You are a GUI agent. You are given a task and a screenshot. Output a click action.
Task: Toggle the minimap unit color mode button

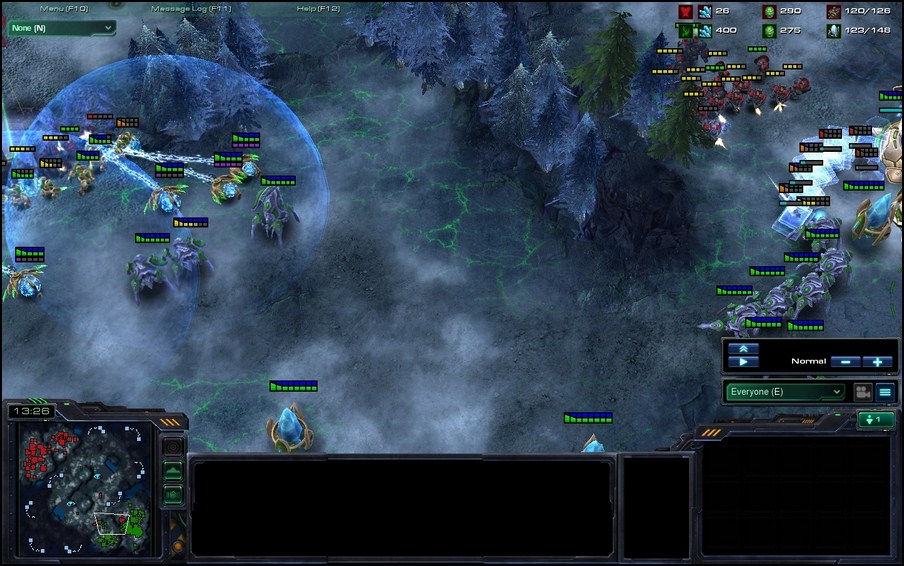tap(173, 494)
